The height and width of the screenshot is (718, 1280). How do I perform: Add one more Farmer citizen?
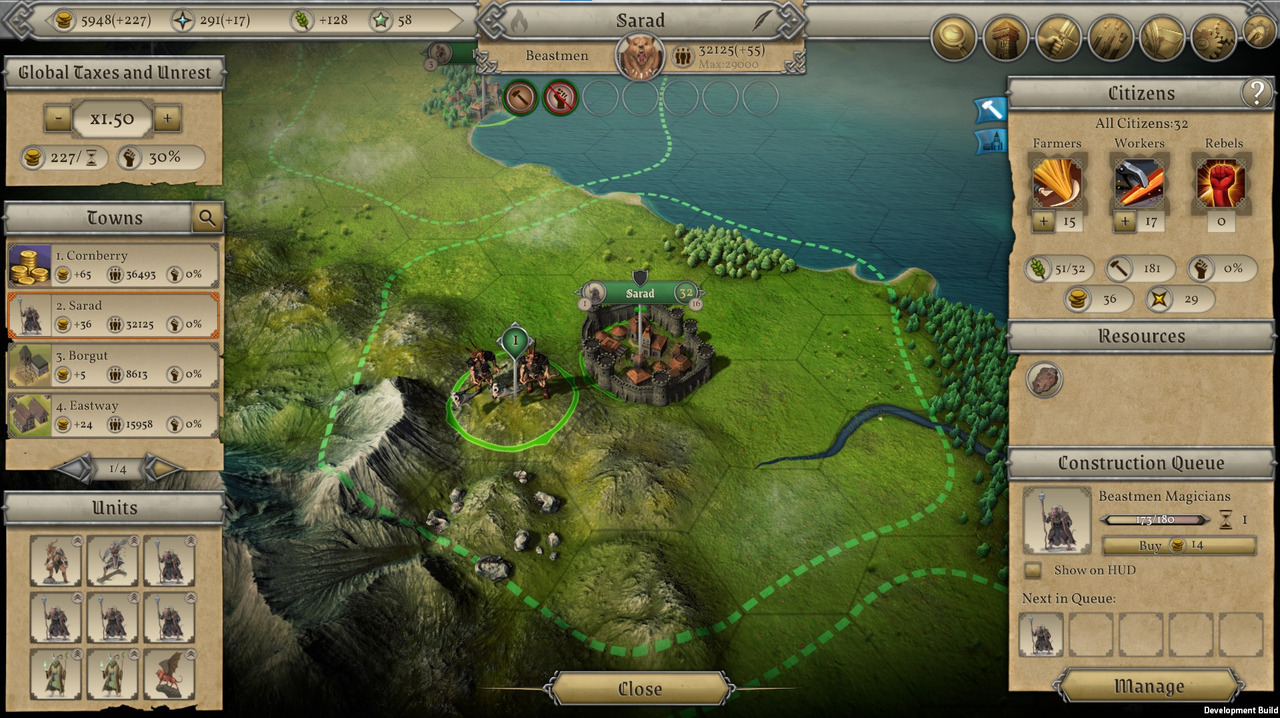1043,221
